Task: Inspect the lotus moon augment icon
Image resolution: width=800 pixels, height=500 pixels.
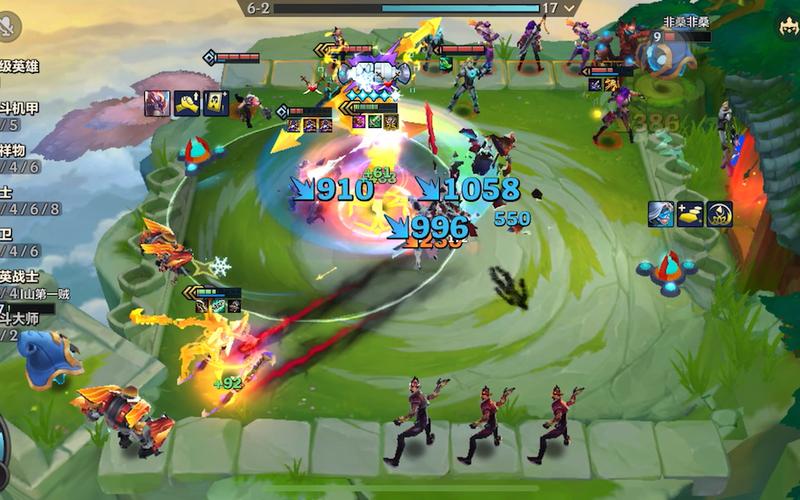Action: pos(720,213)
